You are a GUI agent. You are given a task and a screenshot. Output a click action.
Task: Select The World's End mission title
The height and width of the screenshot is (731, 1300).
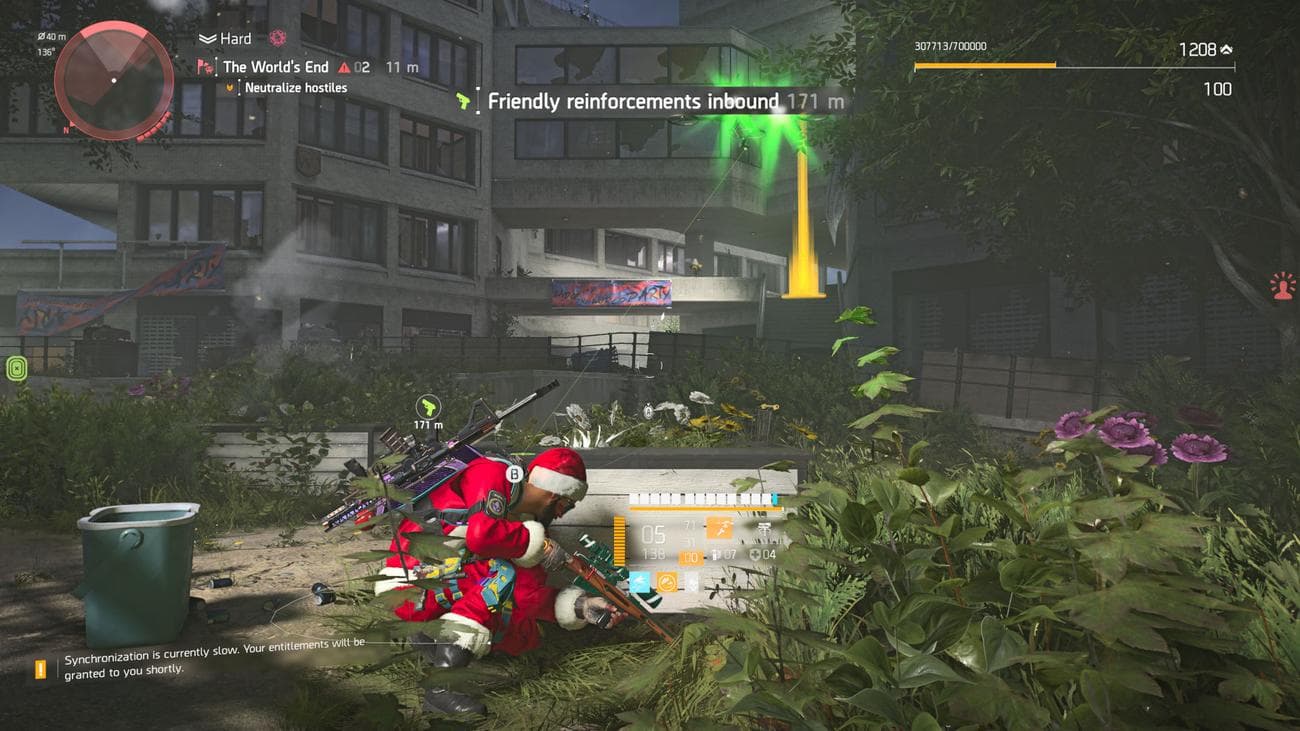click(x=277, y=66)
